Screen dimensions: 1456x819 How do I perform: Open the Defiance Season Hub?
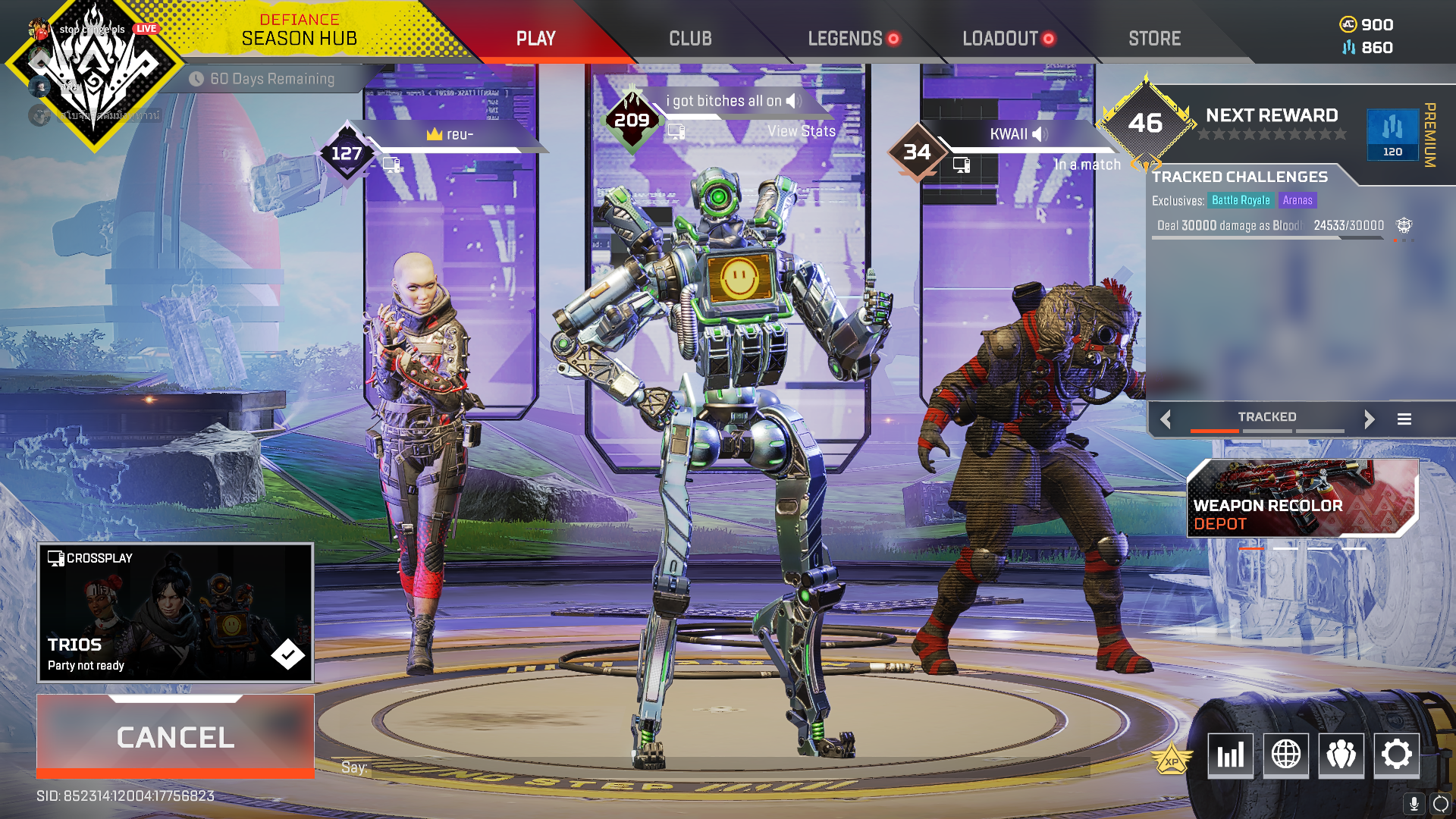299,30
